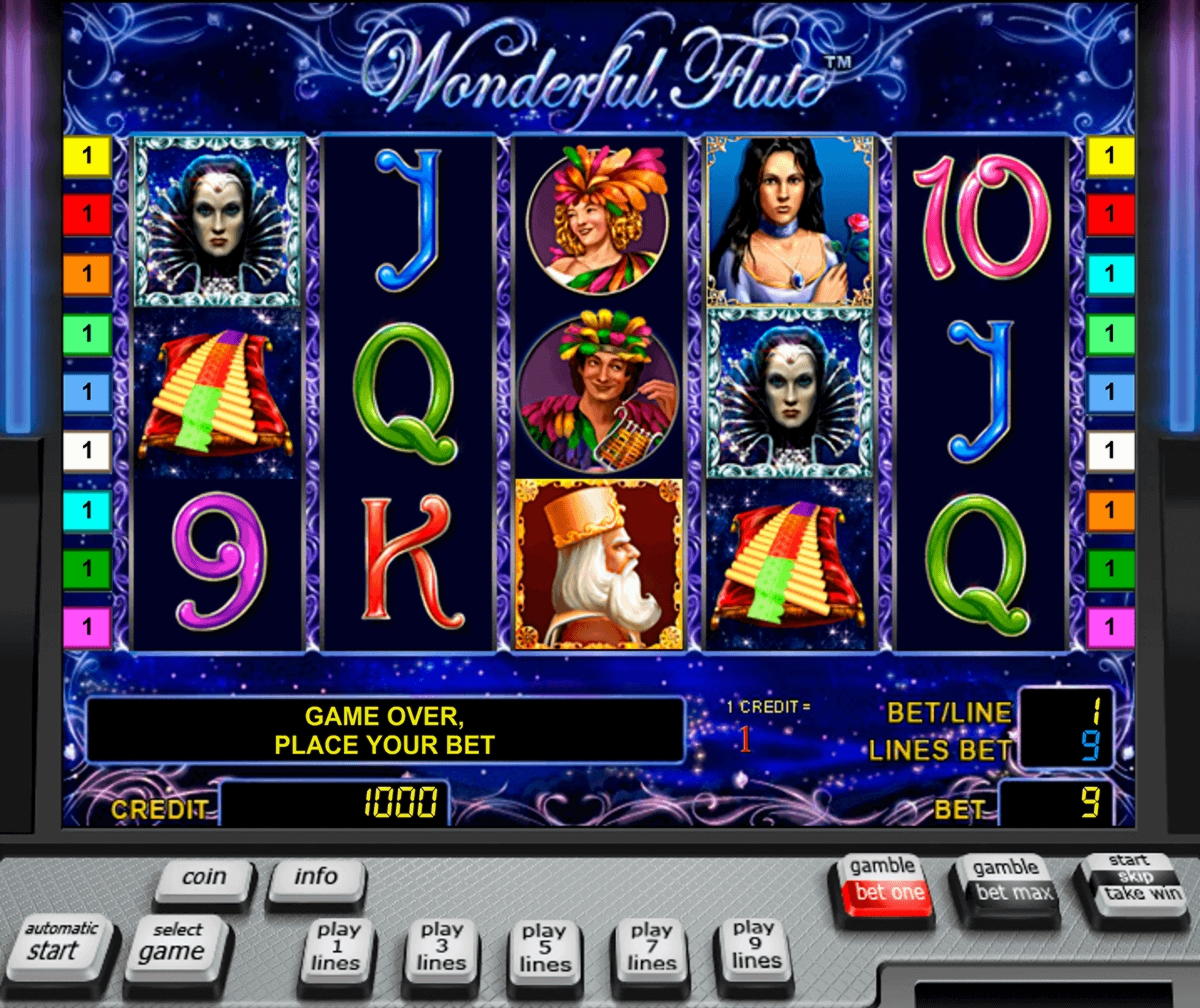
Task: Select play 9 lines
Action: coord(755,946)
